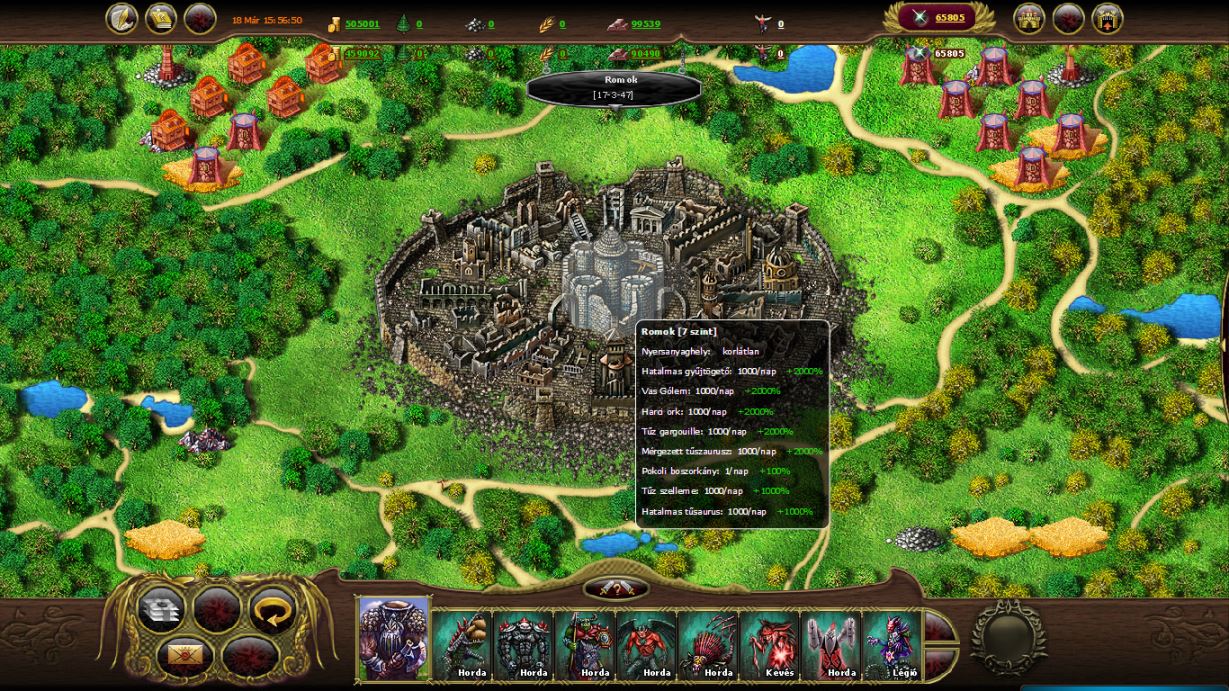Open the quill scroll icon
This screenshot has width=1229, height=691.
(x=122, y=19)
